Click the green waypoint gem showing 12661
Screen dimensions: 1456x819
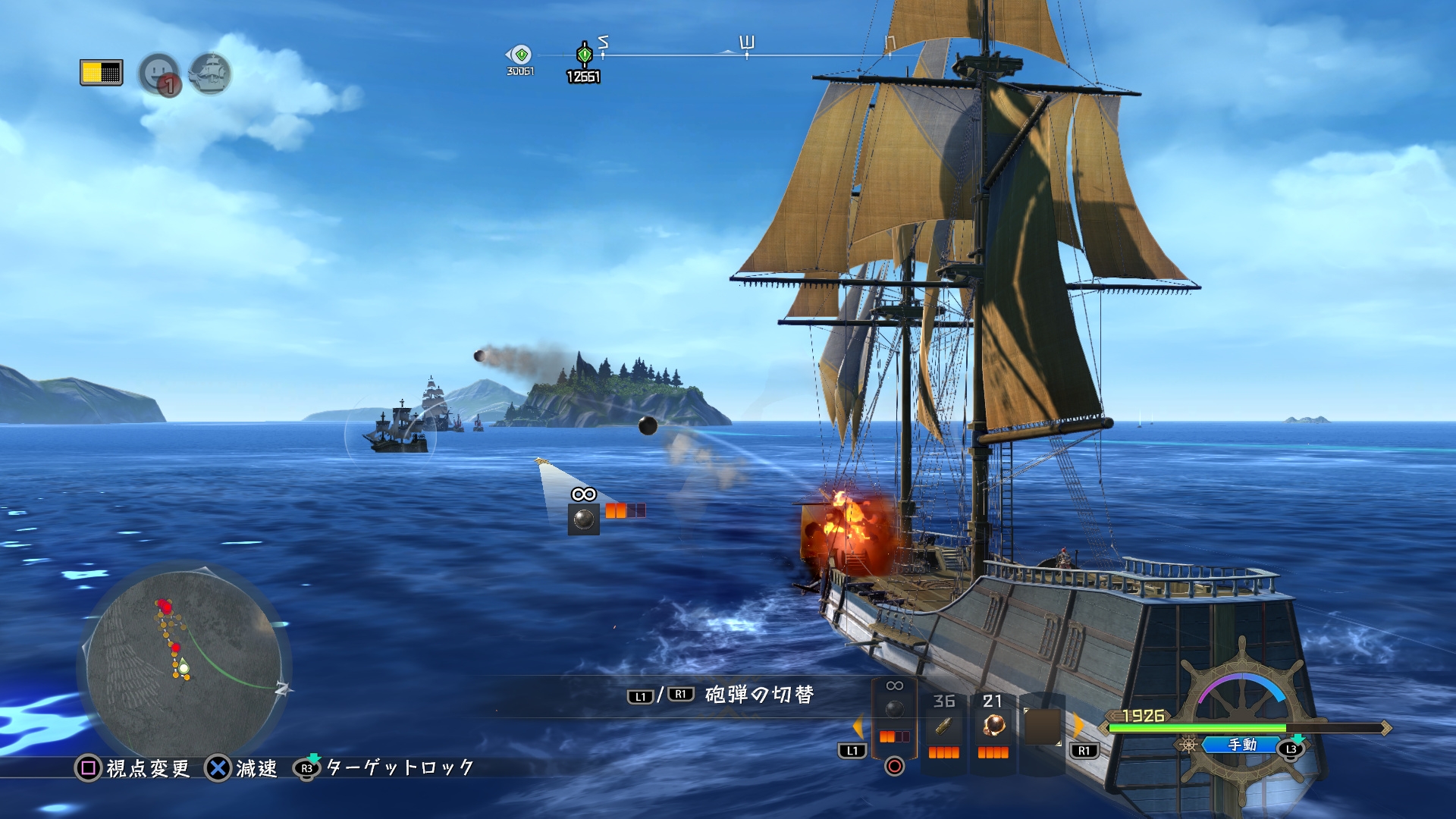[x=582, y=55]
